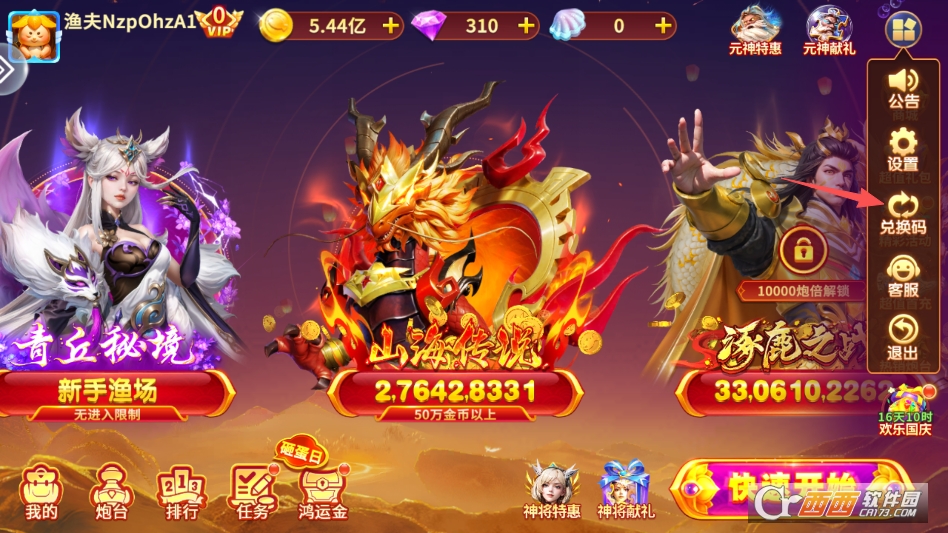Open the 元神特惠 offer icon
The width and height of the screenshot is (948, 533).
coord(756,28)
